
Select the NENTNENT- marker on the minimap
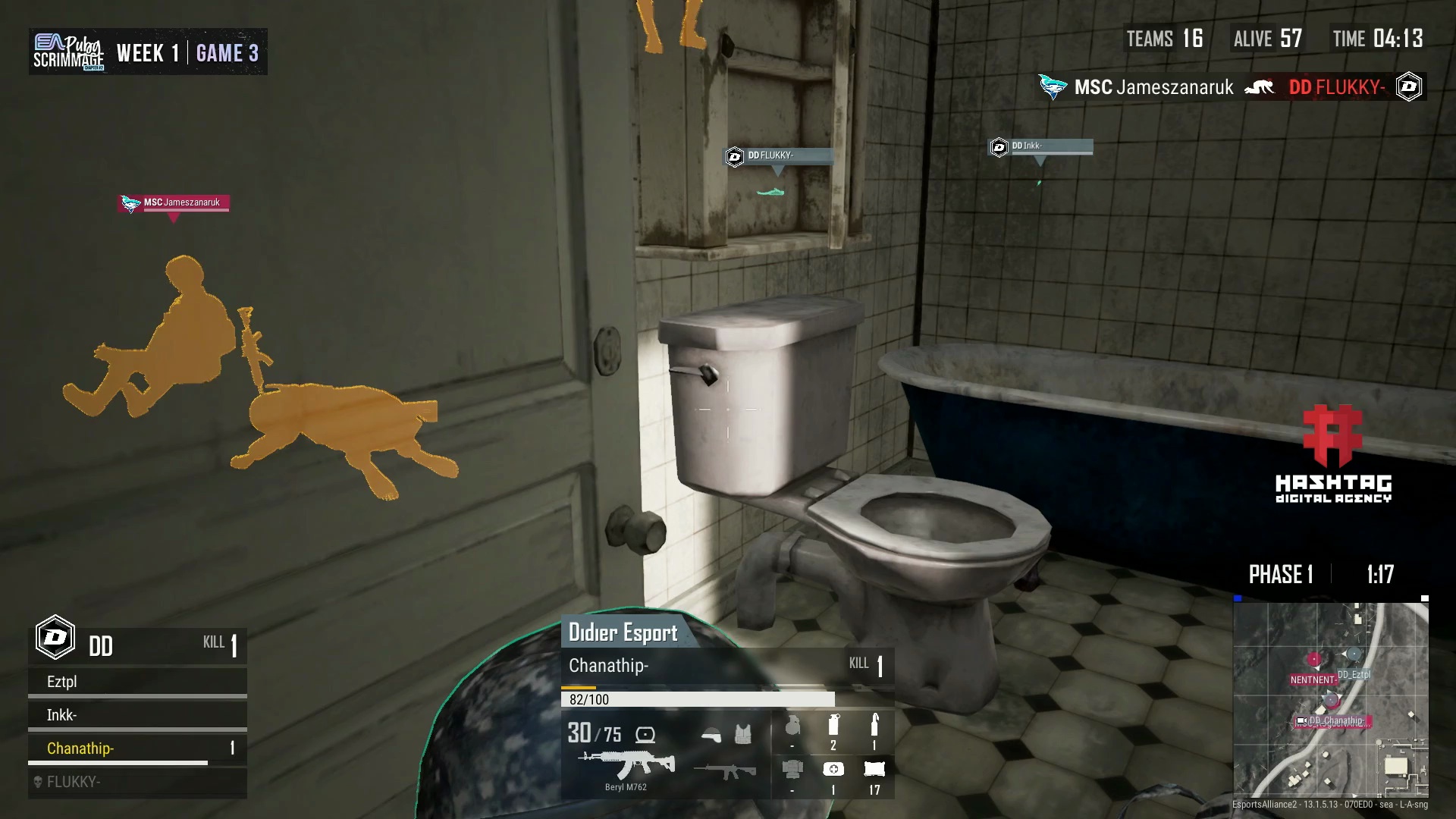click(x=1313, y=679)
